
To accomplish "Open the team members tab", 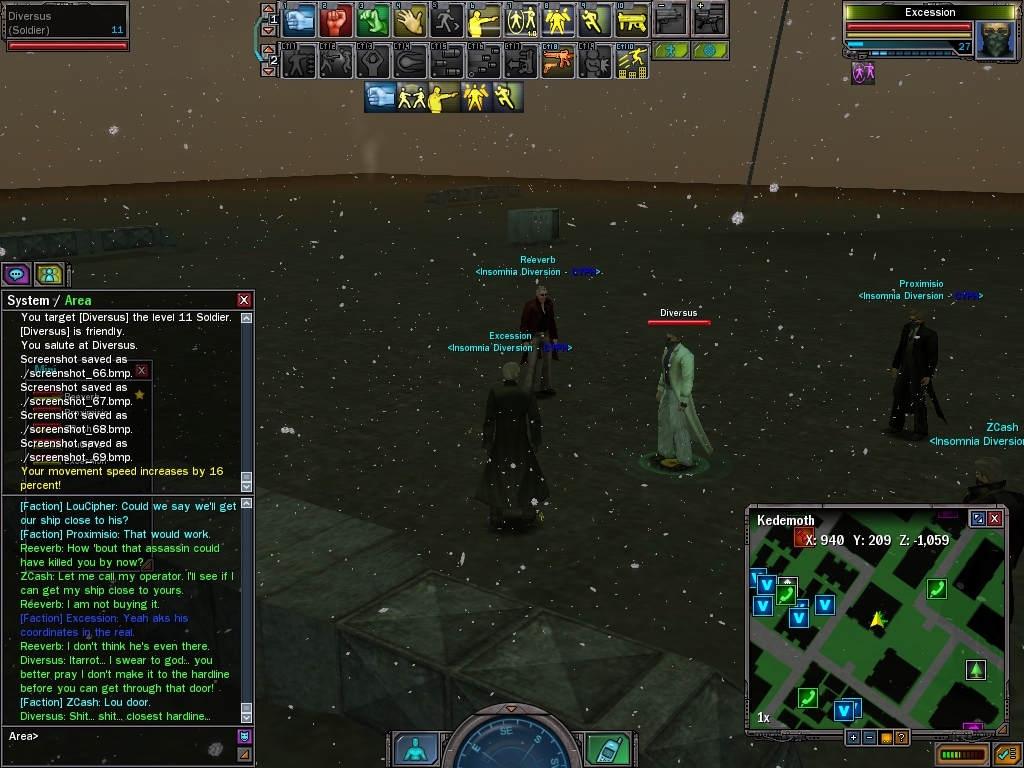I will pos(49,274).
